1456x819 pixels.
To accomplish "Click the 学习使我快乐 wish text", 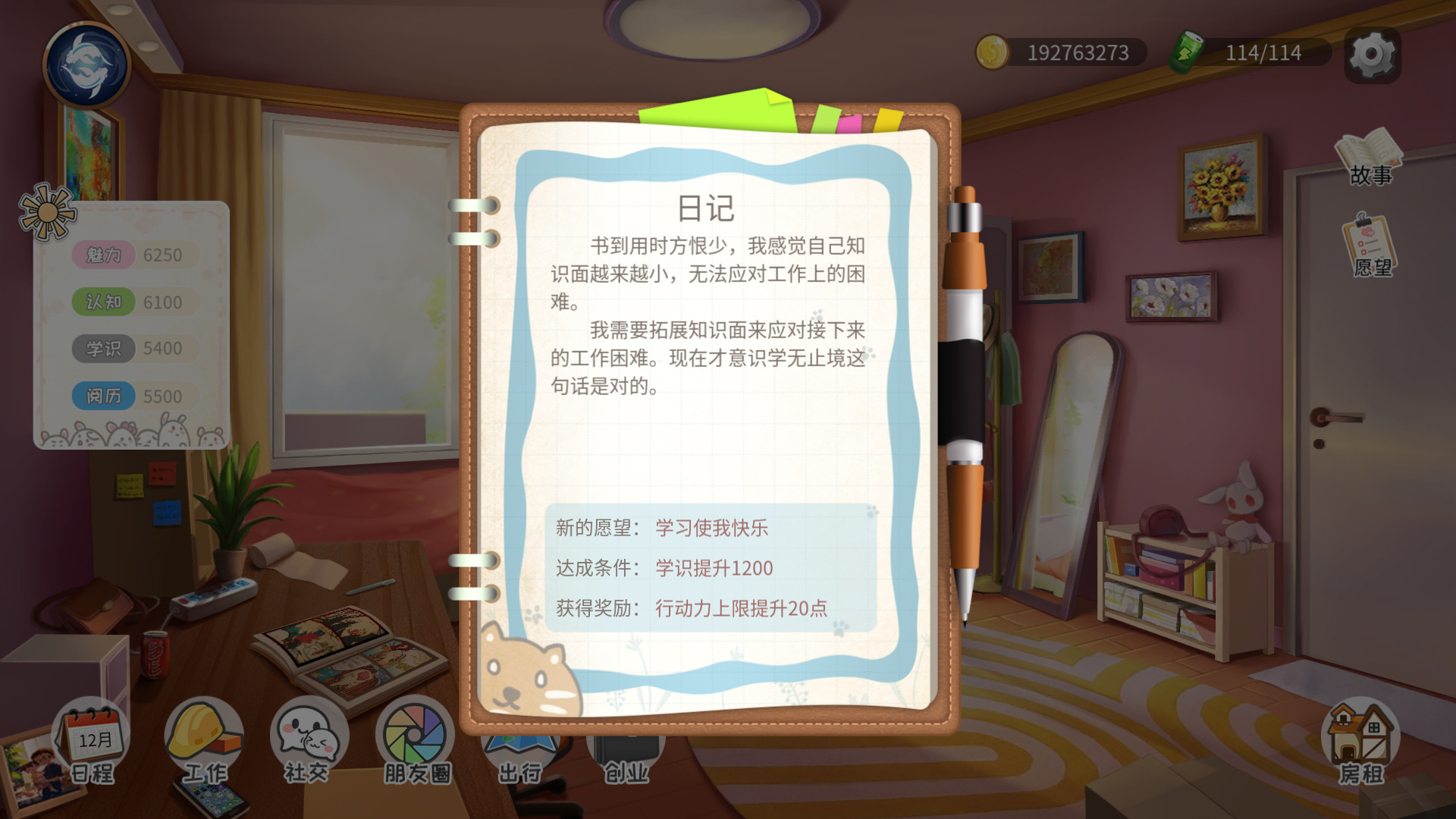I will [x=711, y=529].
